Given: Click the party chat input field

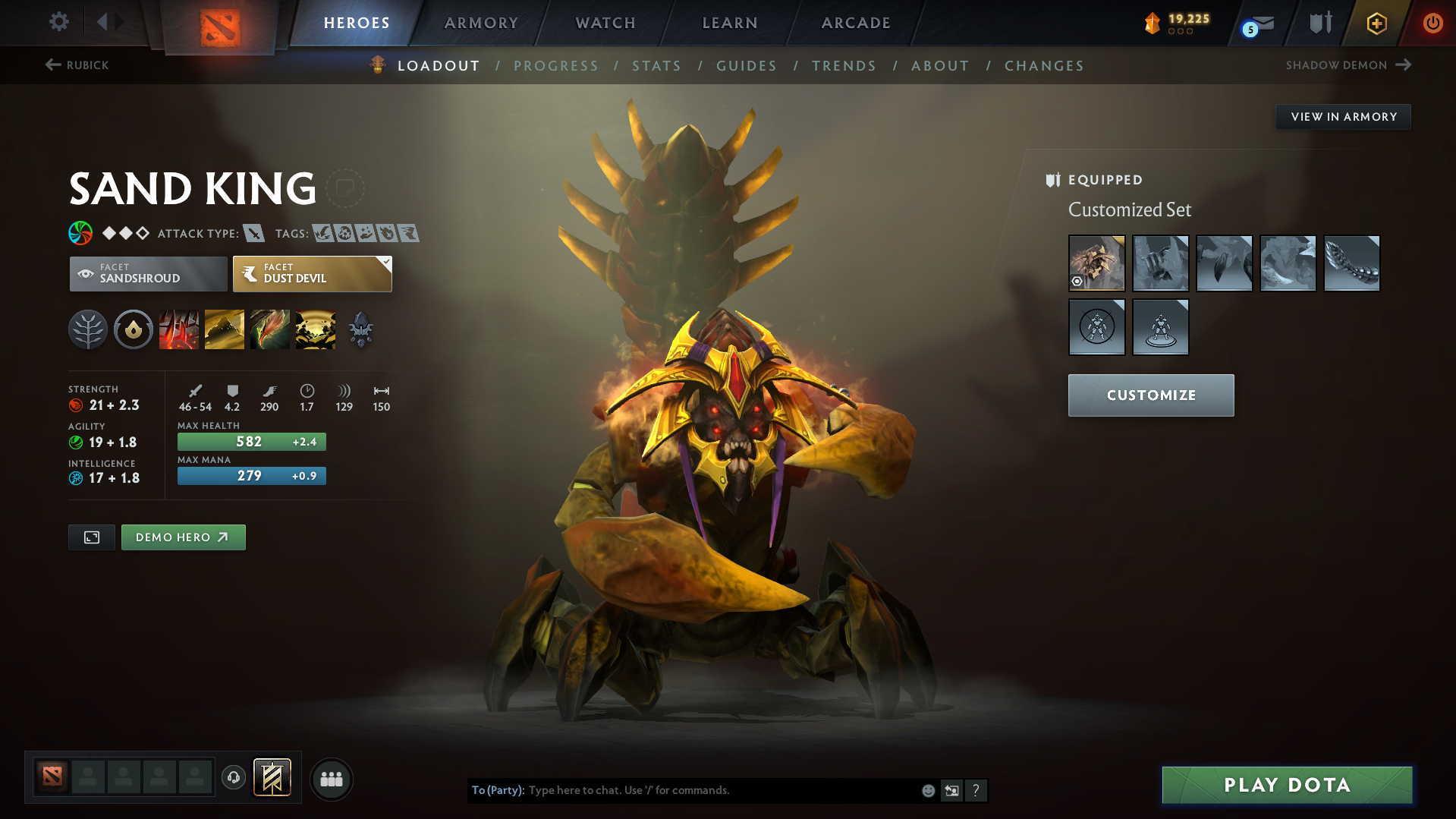Looking at the screenshot, I should (721, 790).
